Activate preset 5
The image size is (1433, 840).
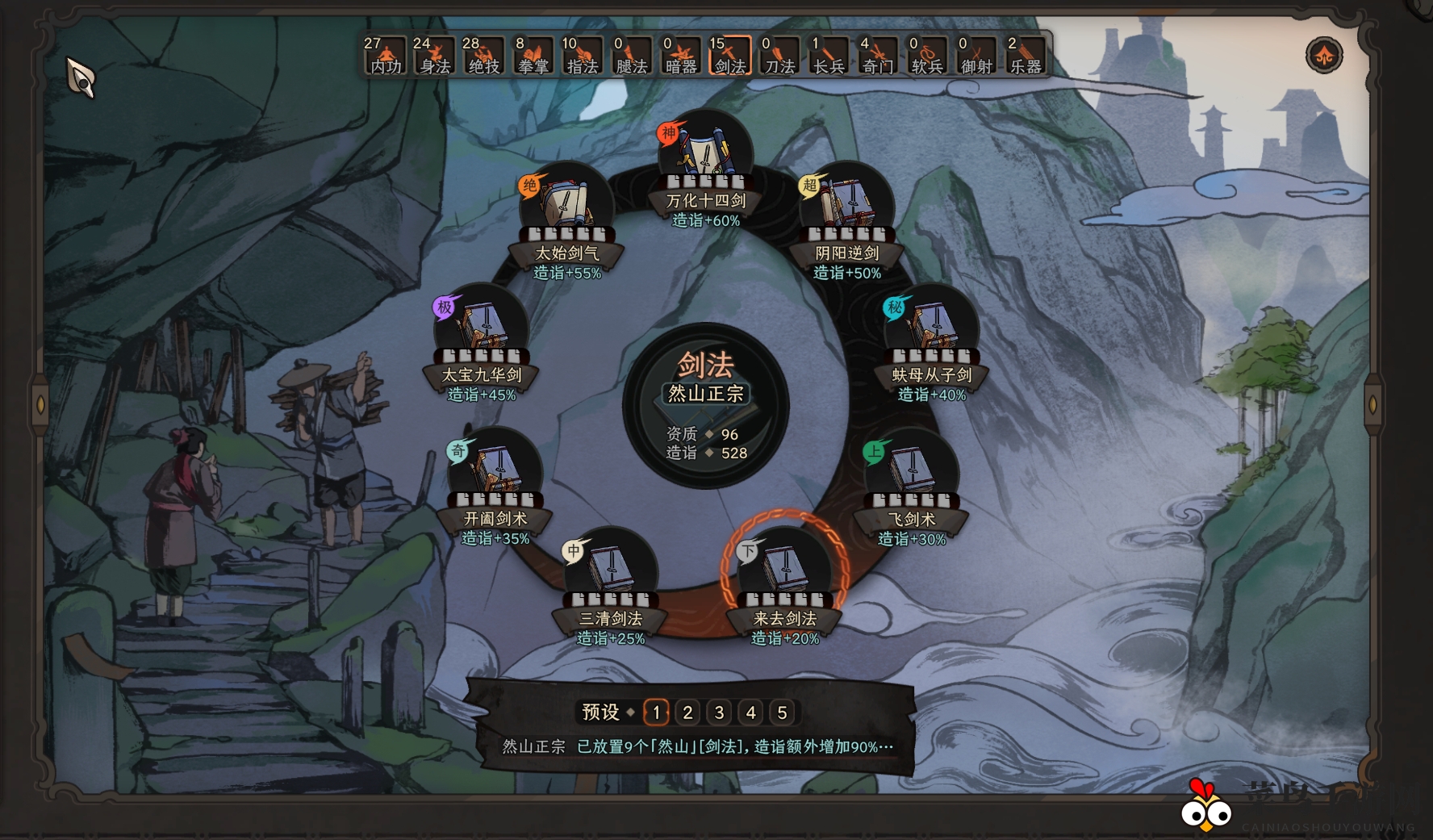[782, 713]
